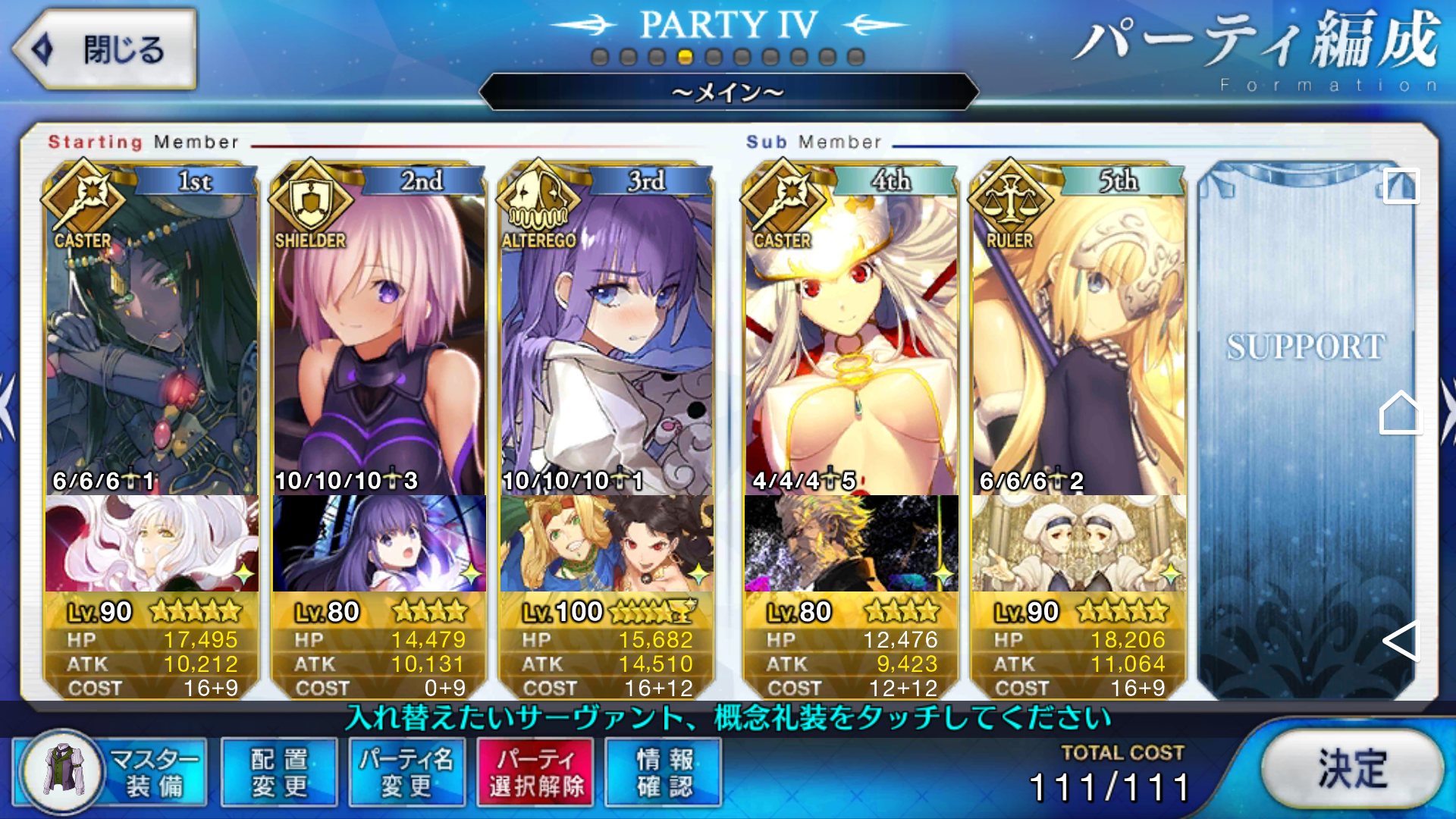Viewport: 1456px width, 819px height.
Task: Tap the 3rd servant's craft essence
Action: pyautogui.click(x=607, y=543)
